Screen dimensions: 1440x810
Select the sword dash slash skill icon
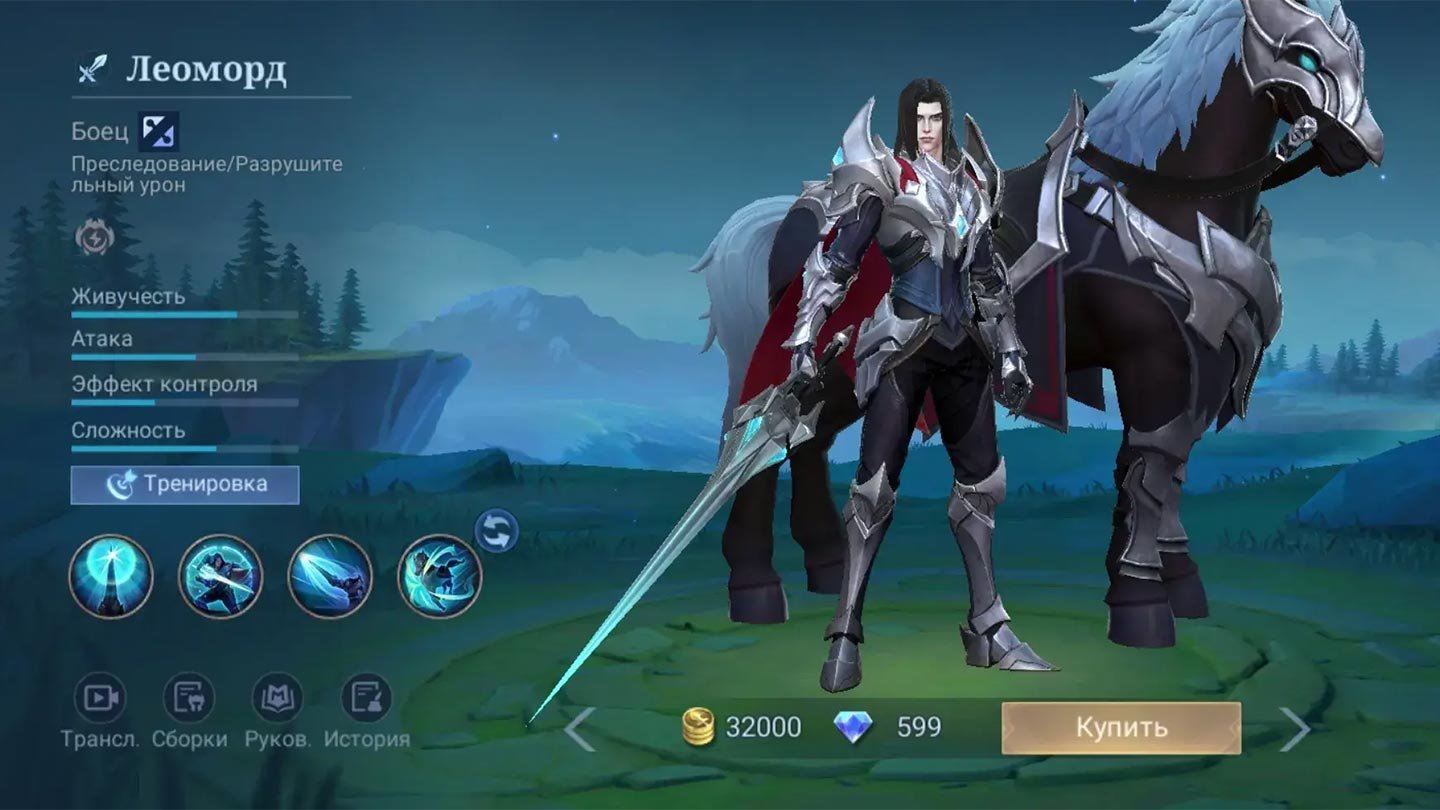click(x=330, y=576)
